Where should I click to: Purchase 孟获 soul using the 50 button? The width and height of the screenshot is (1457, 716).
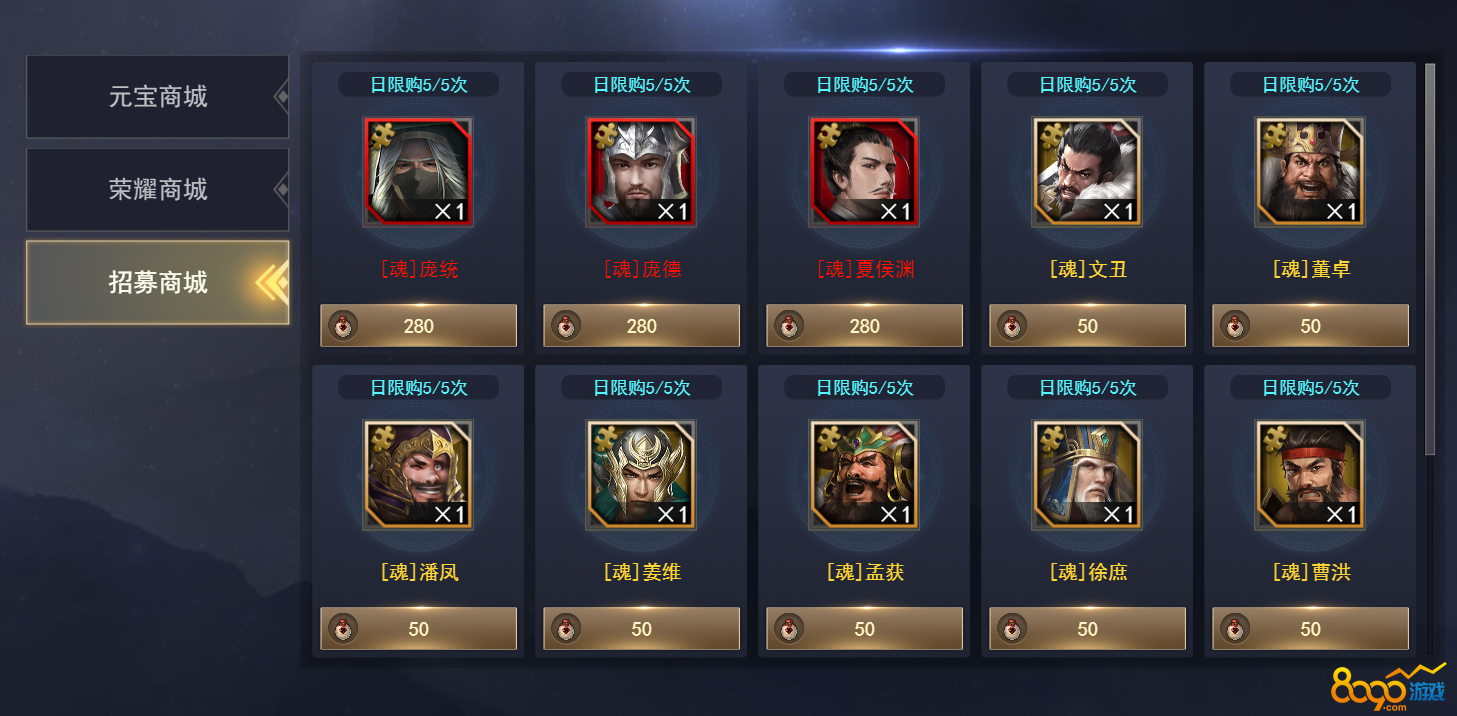click(x=864, y=629)
